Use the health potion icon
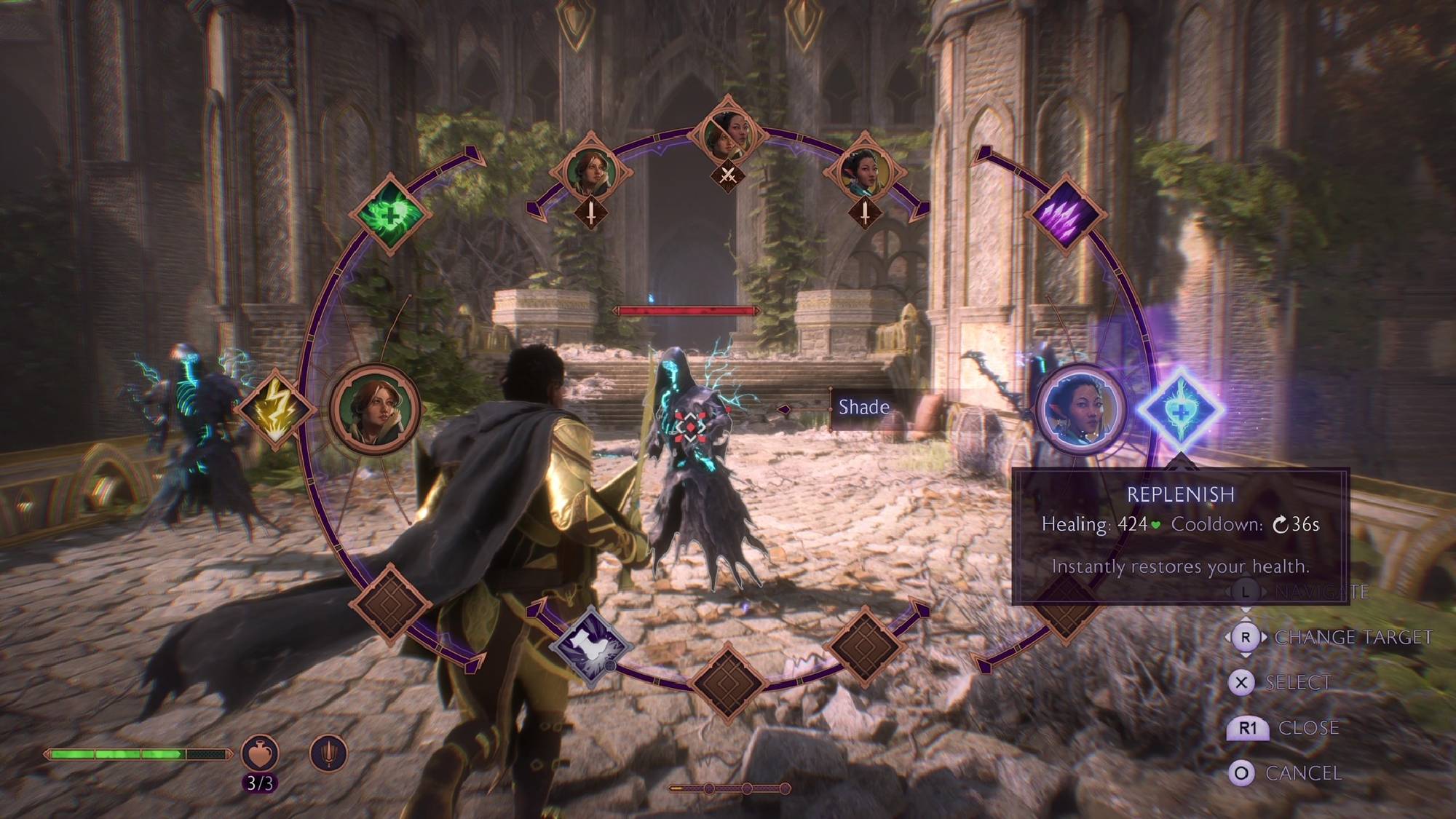 (260, 753)
